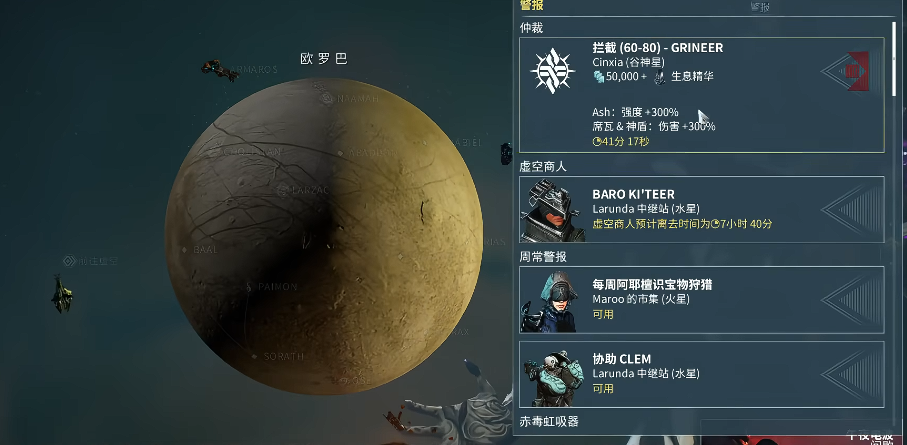907x445 pixels.
Task: Choose the Baal node on the planet
Action: pos(186,249)
